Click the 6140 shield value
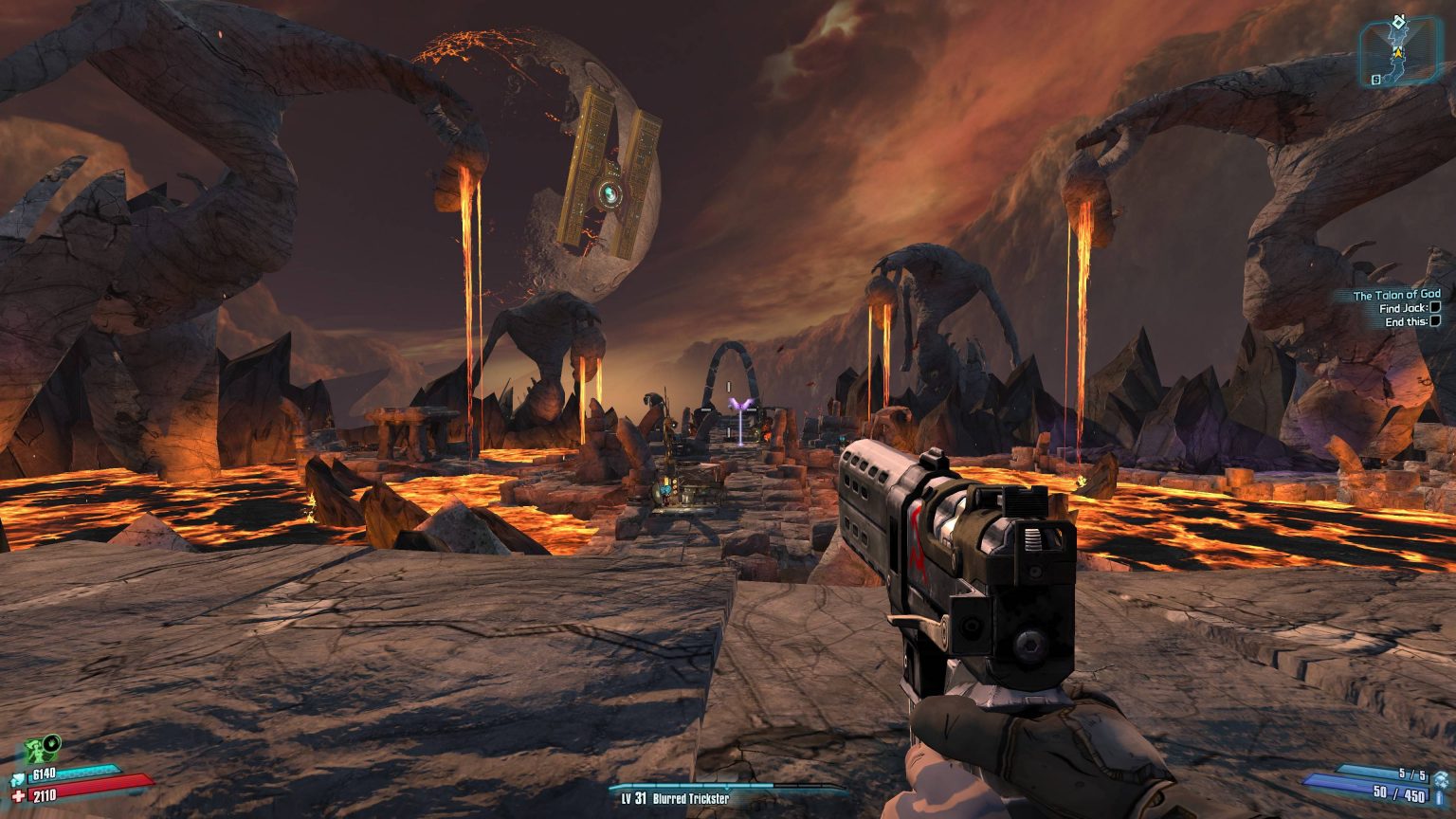Viewport: 1456px width, 819px height. (43, 773)
